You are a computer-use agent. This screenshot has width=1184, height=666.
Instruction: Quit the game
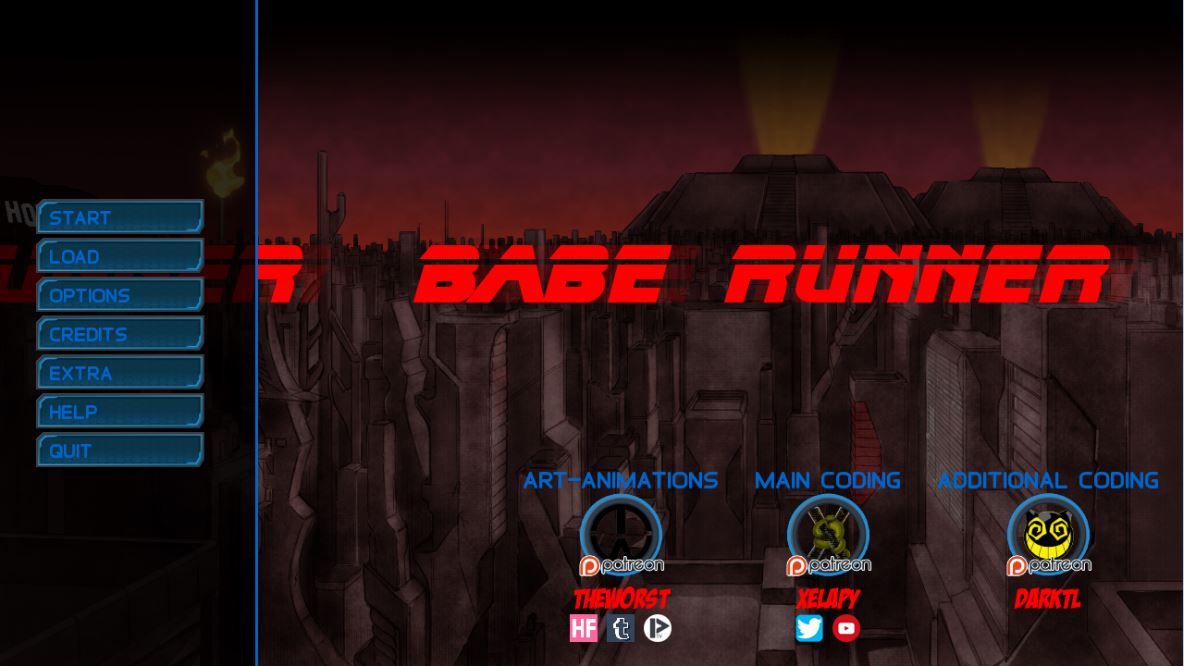pyautogui.click(x=120, y=450)
